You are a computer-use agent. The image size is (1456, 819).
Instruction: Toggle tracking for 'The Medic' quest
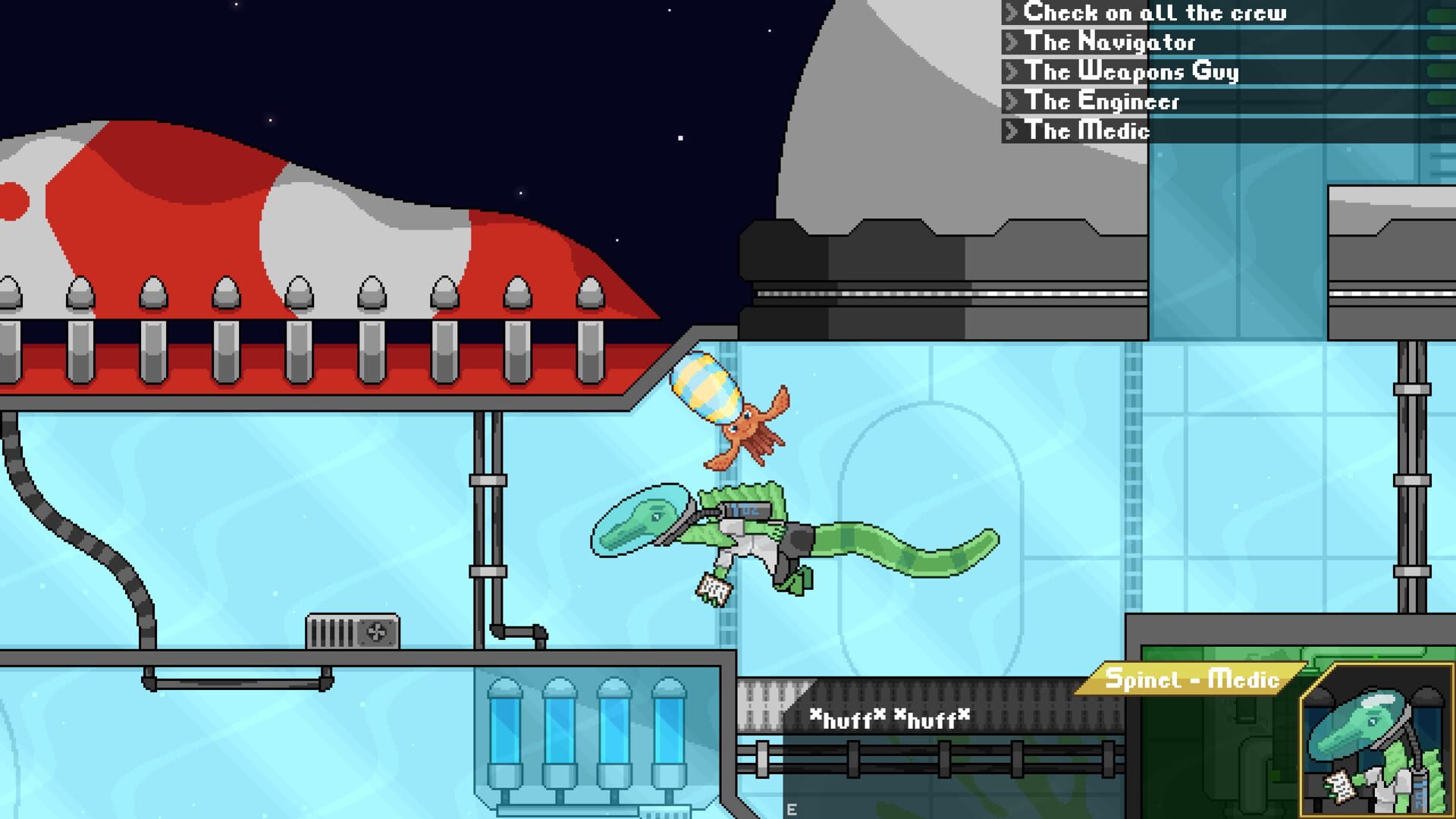(x=1011, y=130)
